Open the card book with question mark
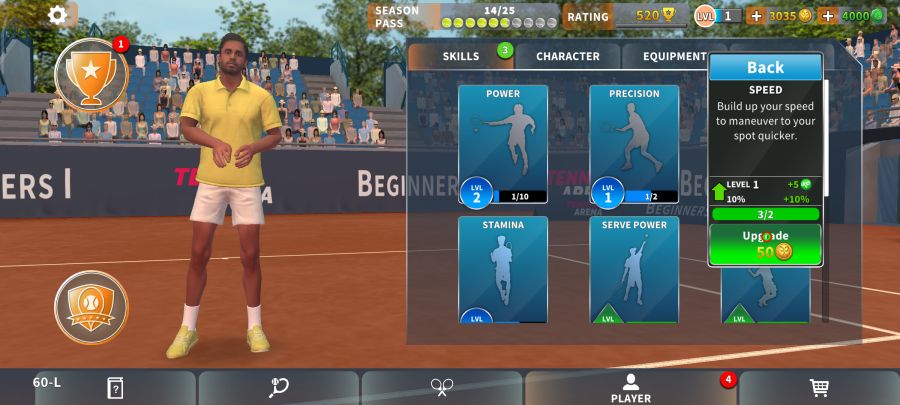Screen dimensions: 900x405 (115, 388)
